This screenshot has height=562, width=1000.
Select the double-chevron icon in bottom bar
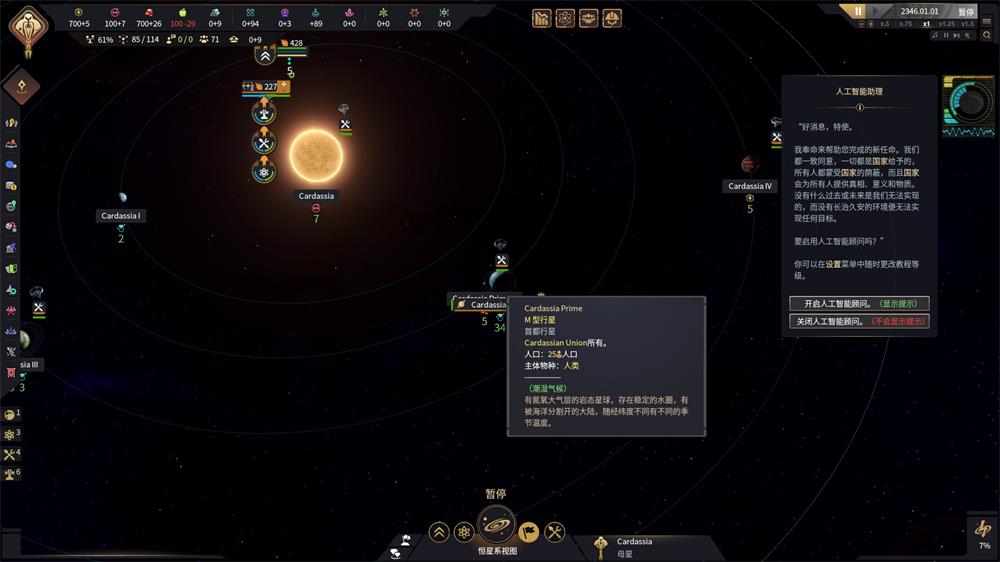(439, 532)
